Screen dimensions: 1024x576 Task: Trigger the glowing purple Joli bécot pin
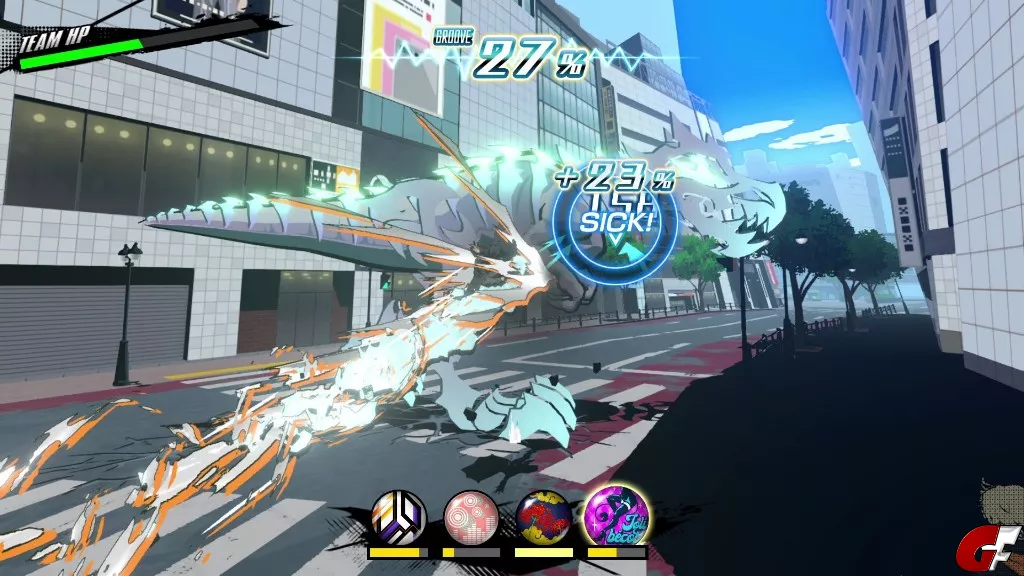616,515
